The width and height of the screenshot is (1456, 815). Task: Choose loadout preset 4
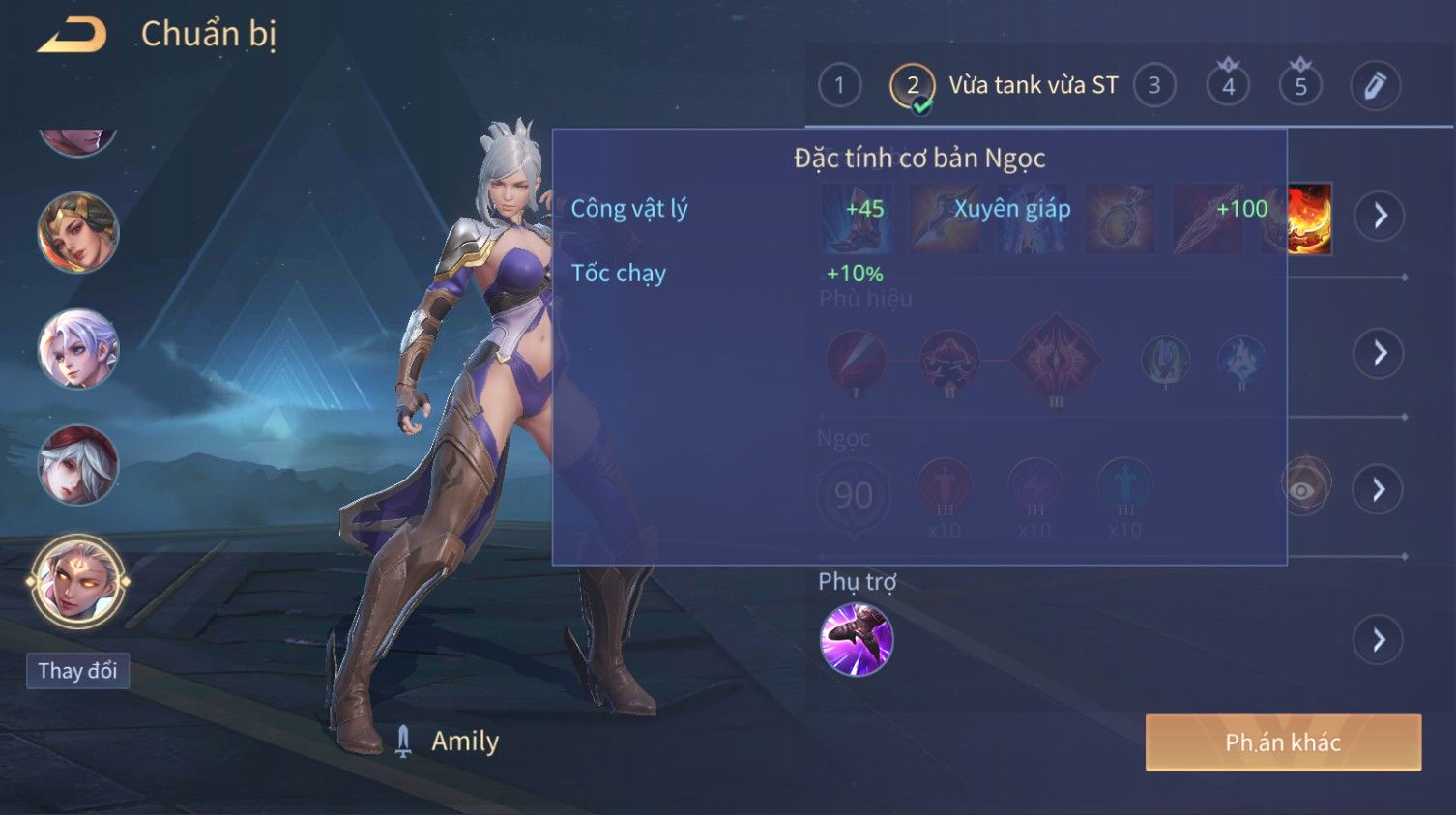tap(1228, 86)
